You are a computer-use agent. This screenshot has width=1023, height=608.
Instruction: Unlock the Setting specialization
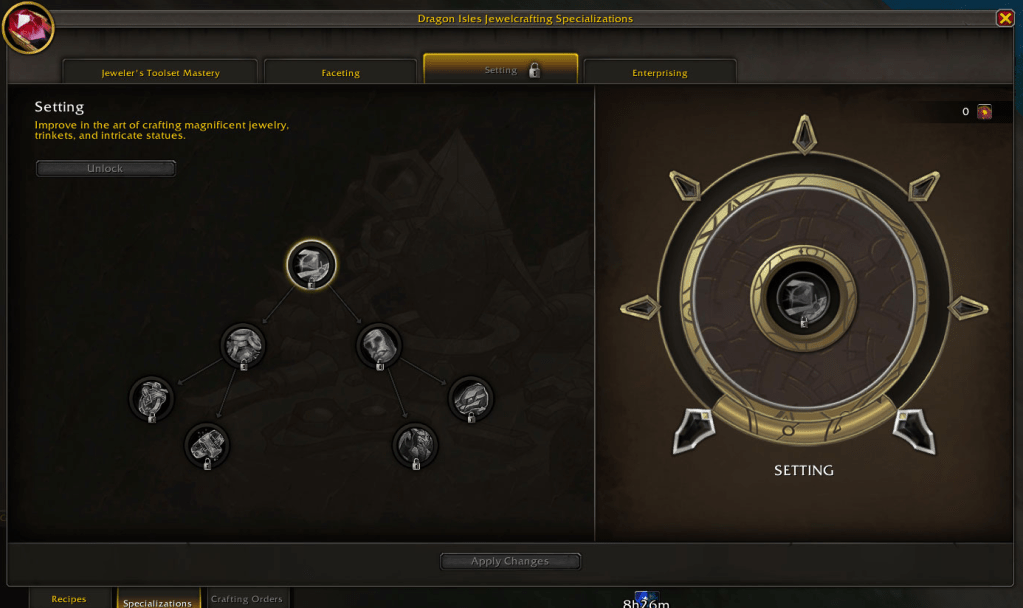(105, 168)
